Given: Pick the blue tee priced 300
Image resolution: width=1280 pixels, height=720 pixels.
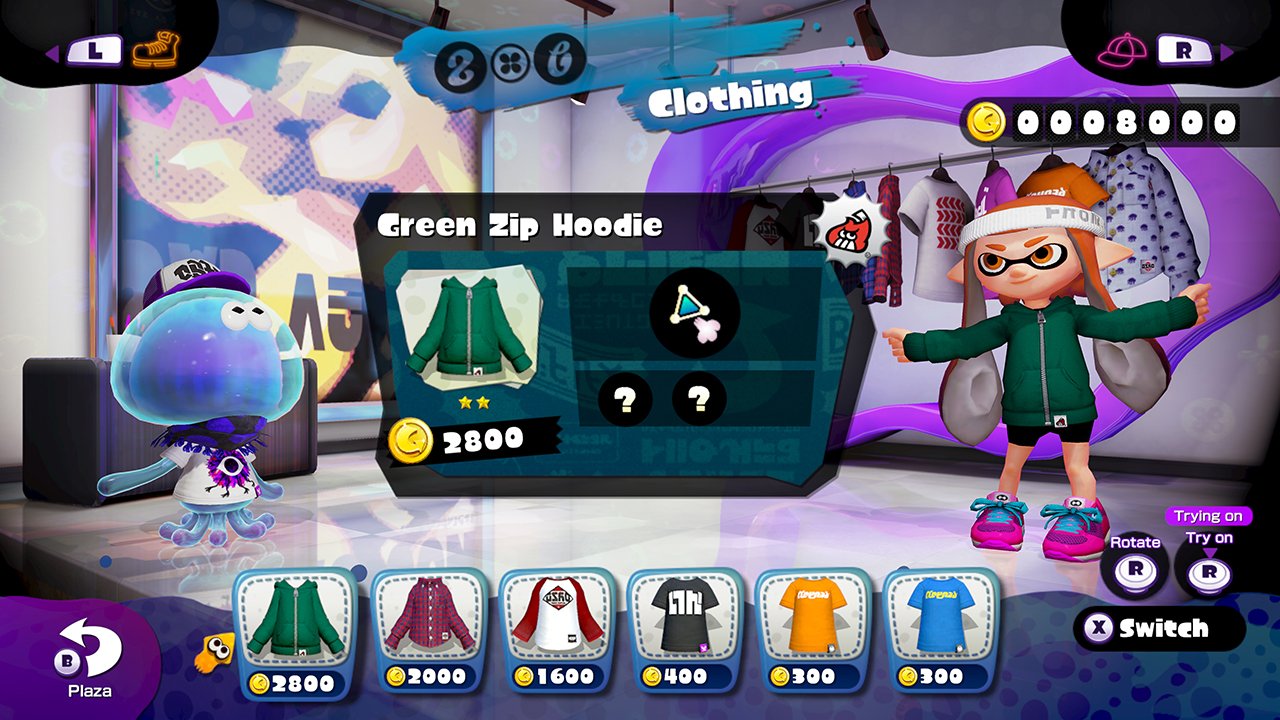Looking at the screenshot, I should pos(941,632).
